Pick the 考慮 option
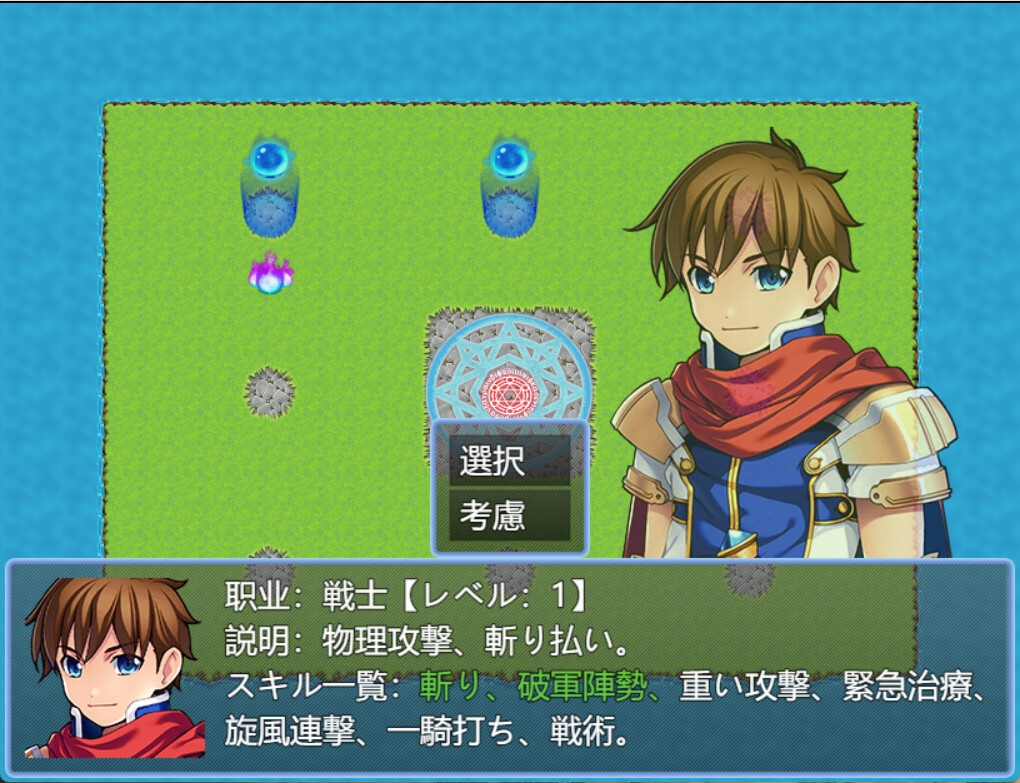This screenshot has height=783, width=1020. tap(509, 515)
